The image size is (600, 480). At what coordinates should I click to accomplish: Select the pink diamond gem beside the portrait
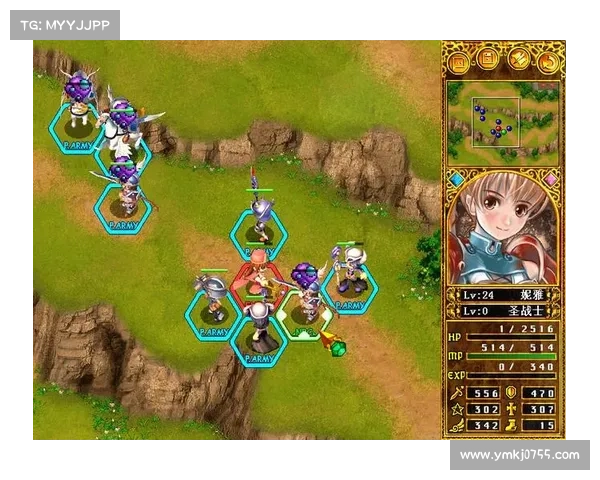(550, 179)
